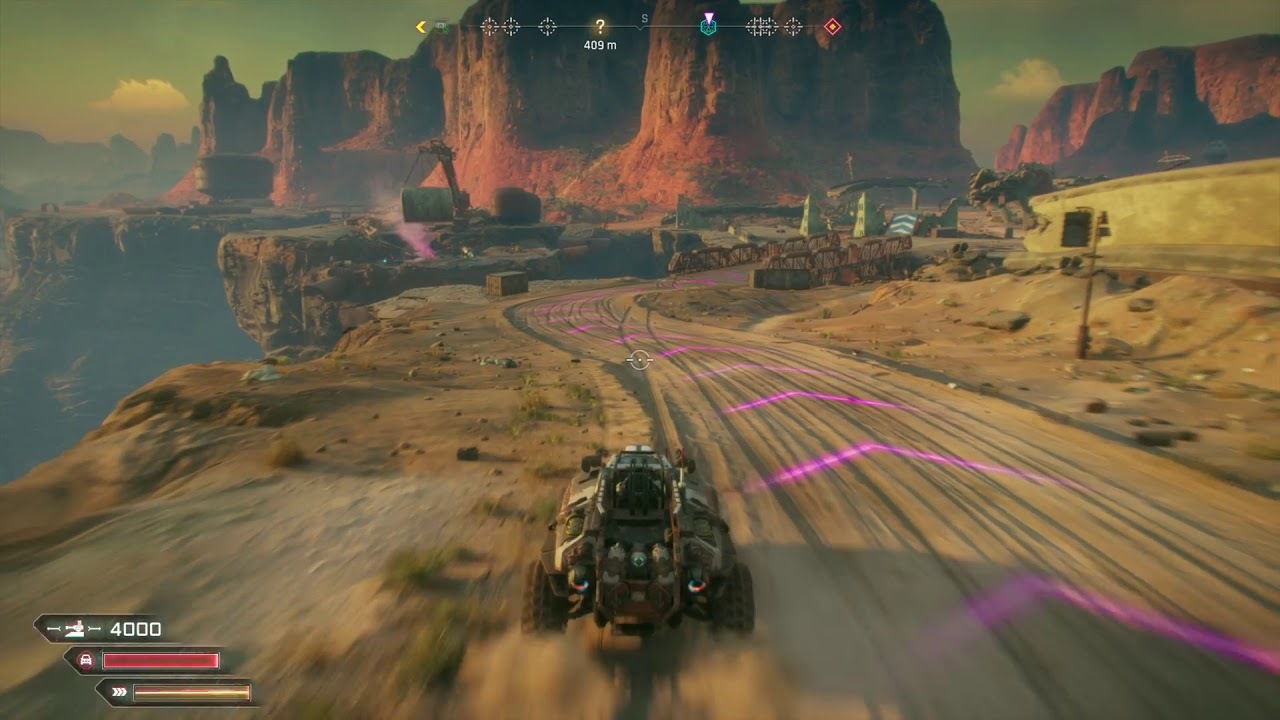Activate the triple-chevron boost icon
Screen dimensions: 1280x720
coord(119,691)
